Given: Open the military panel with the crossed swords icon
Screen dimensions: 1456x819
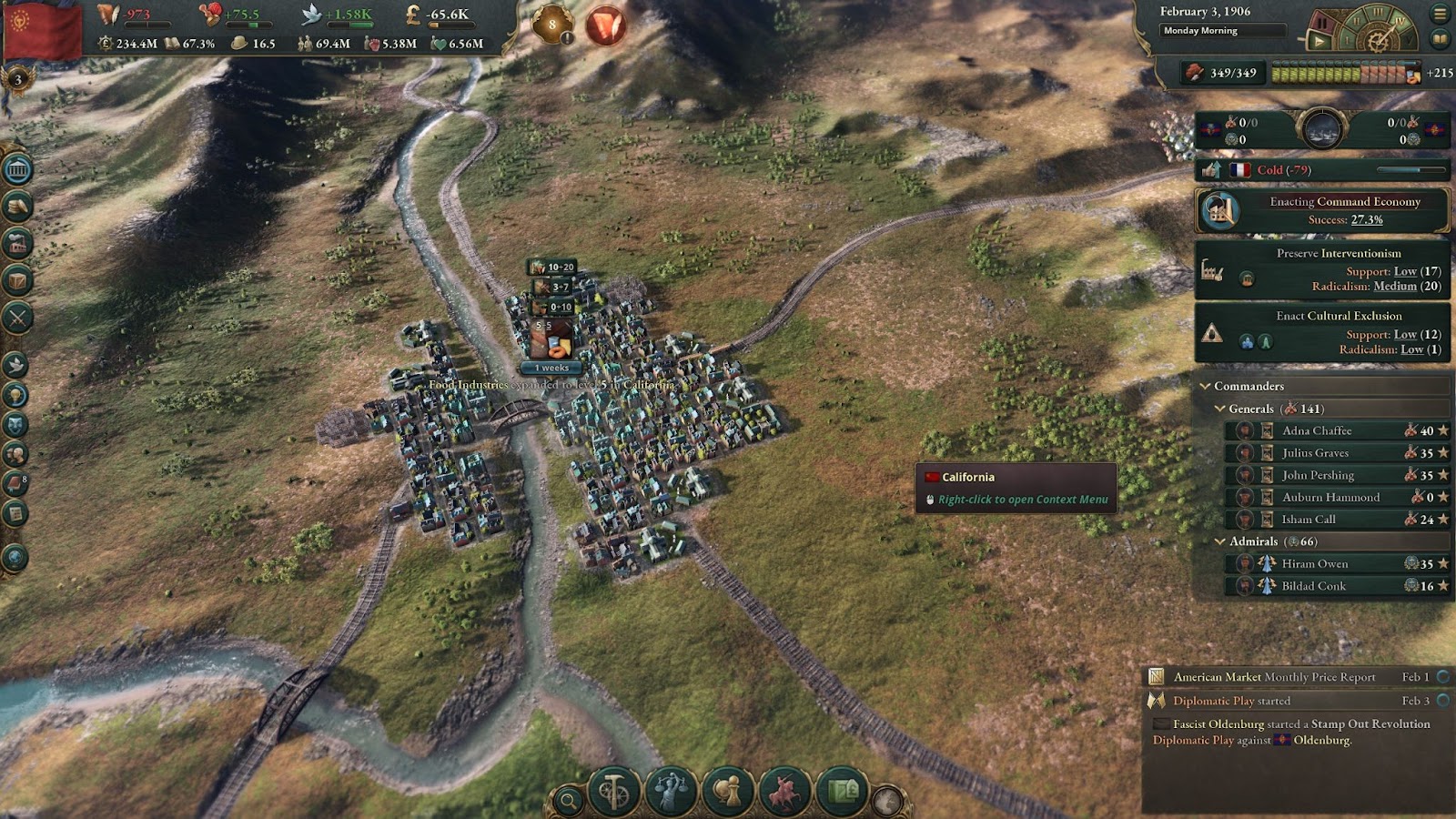Looking at the screenshot, I should tap(18, 318).
